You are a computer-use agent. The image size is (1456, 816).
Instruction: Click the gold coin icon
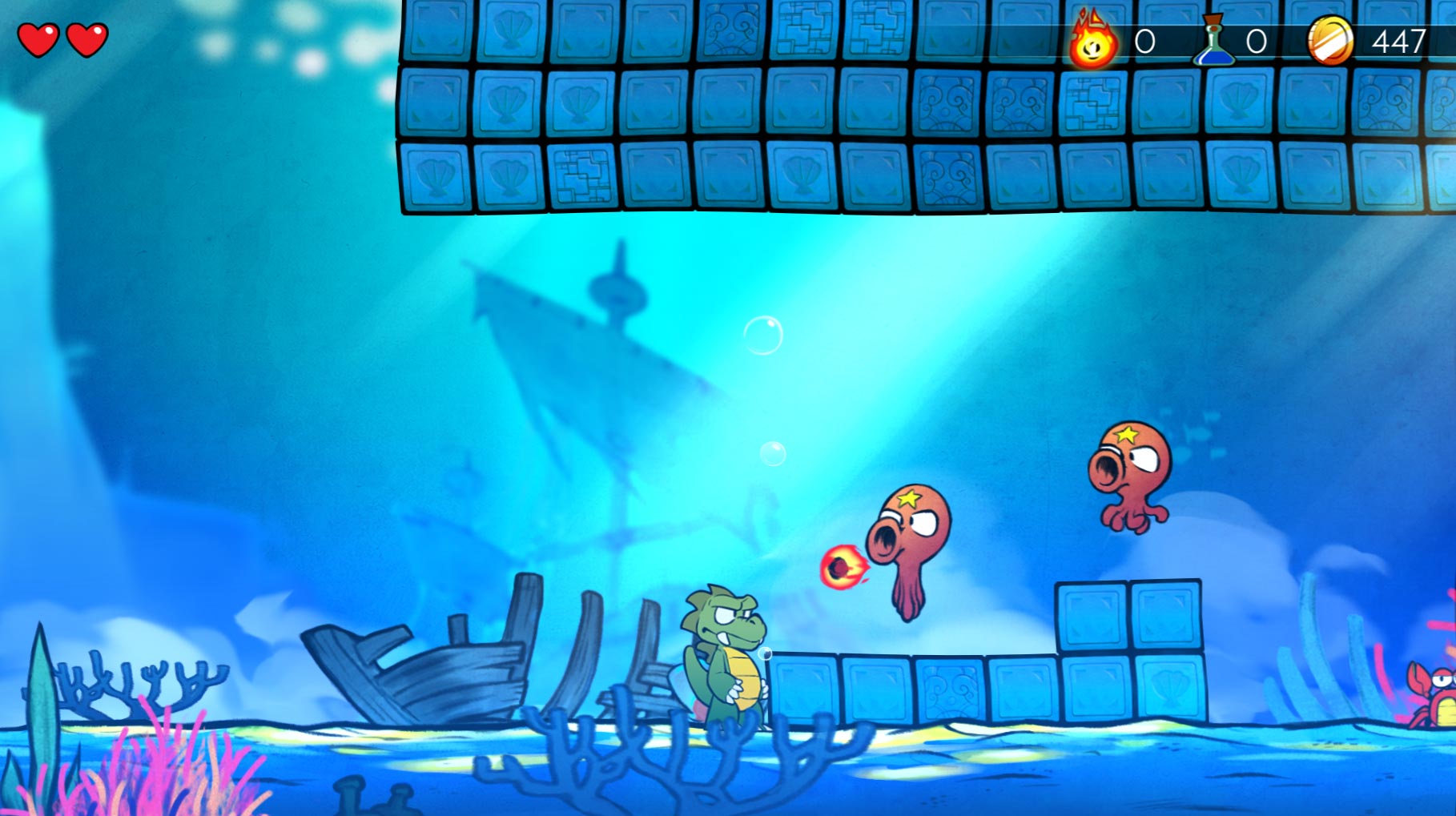[x=1329, y=40]
